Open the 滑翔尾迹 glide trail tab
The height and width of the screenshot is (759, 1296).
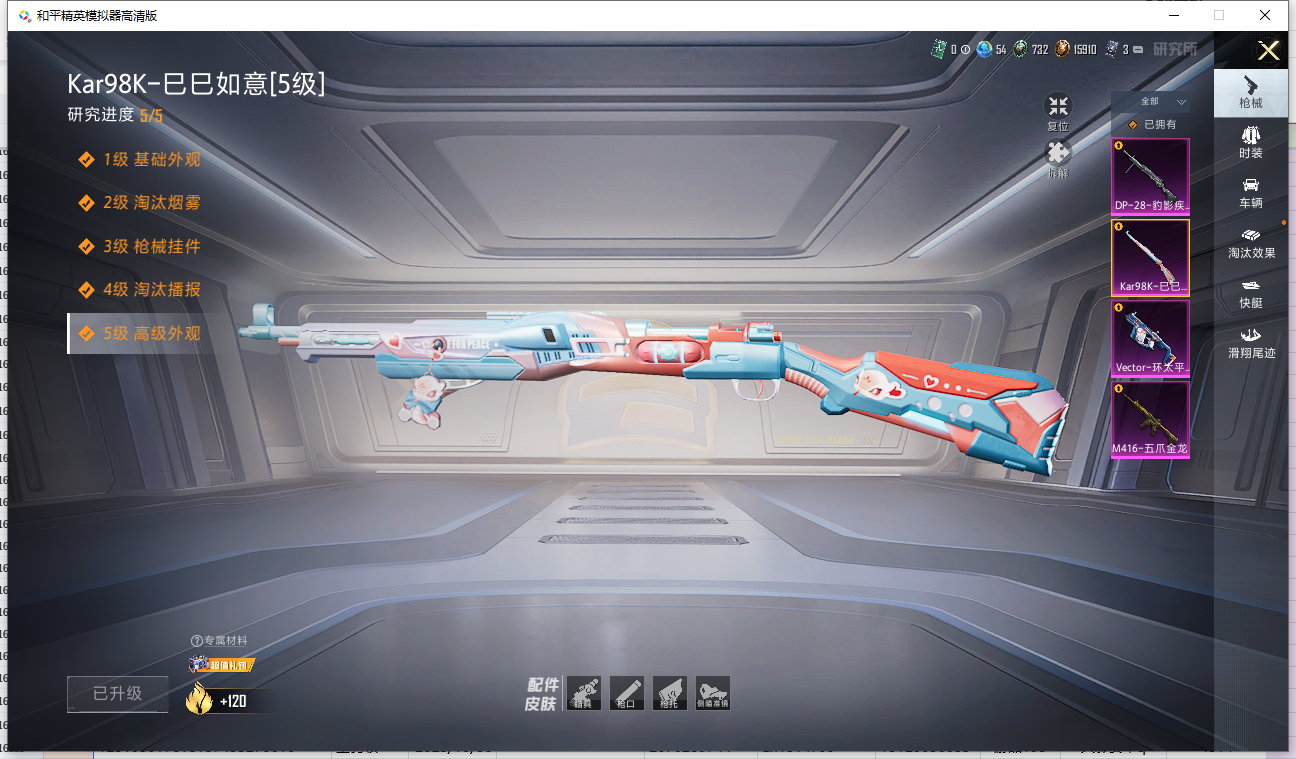tap(1251, 342)
